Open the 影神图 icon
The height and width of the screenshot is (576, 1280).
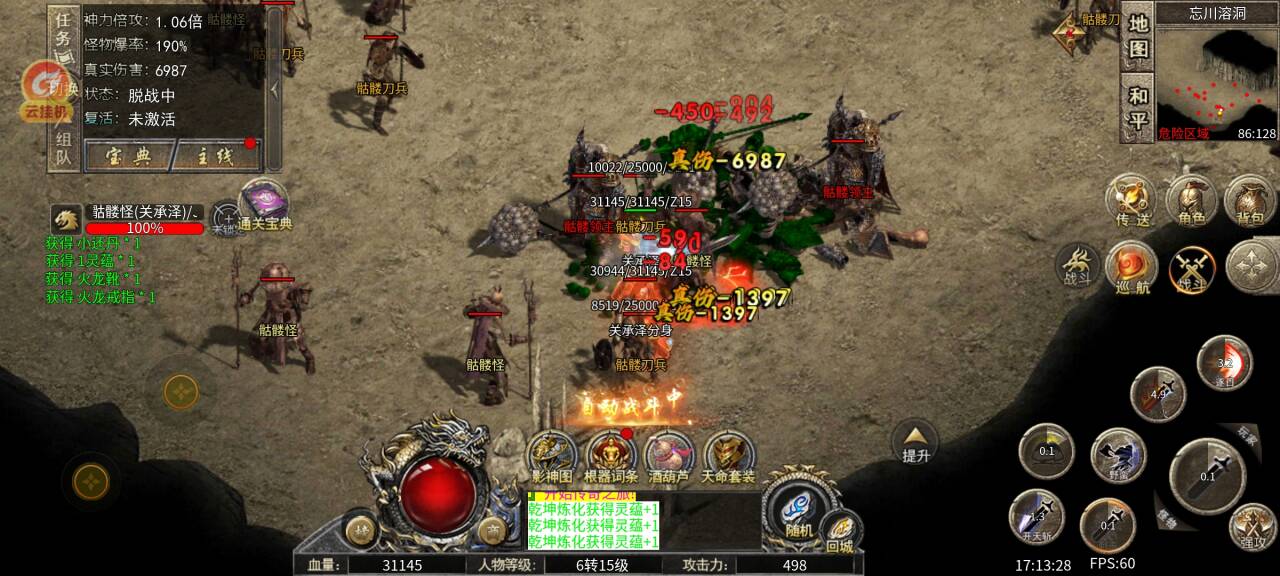click(x=552, y=457)
